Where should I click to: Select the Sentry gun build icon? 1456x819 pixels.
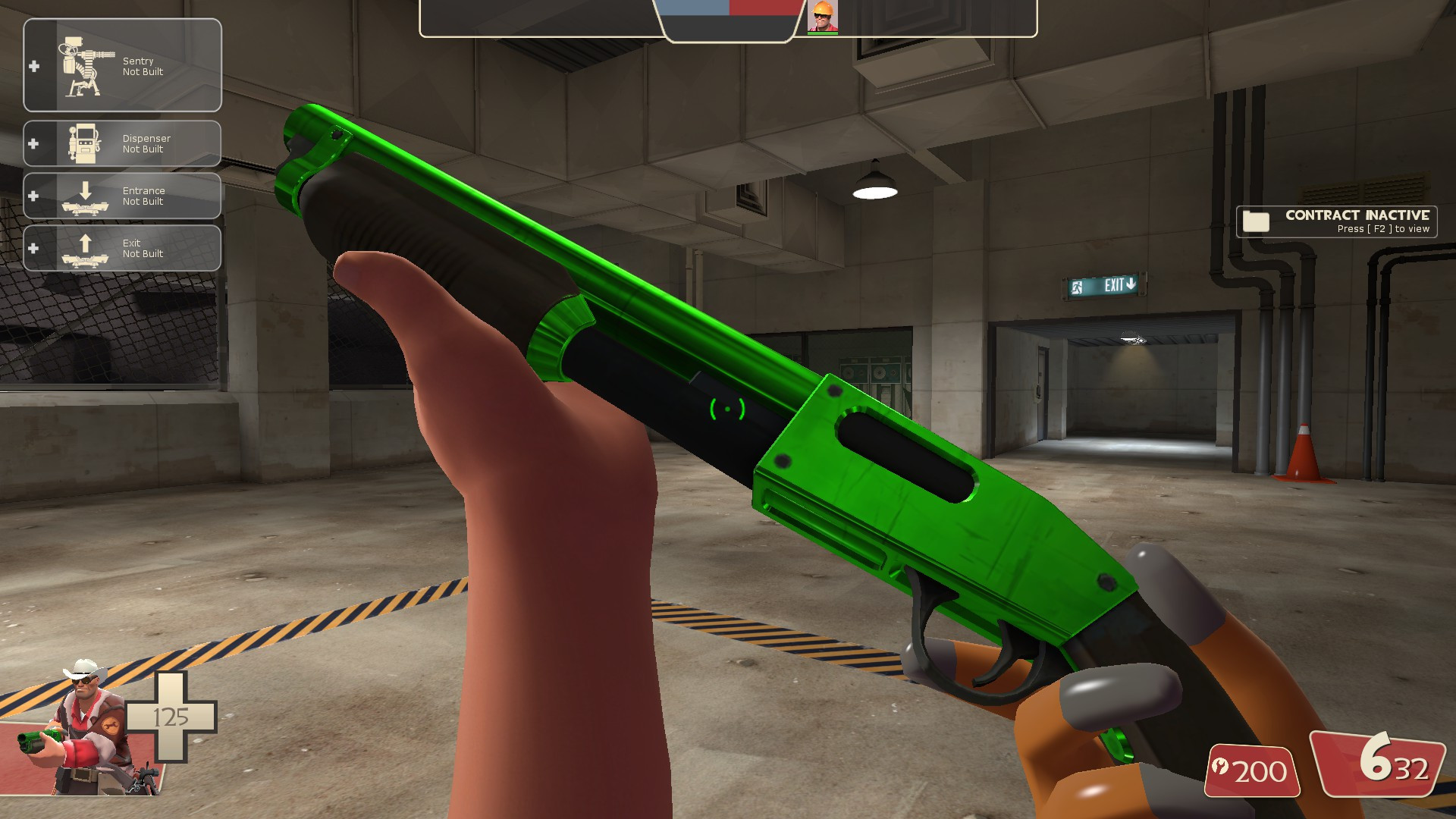[x=83, y=67]
